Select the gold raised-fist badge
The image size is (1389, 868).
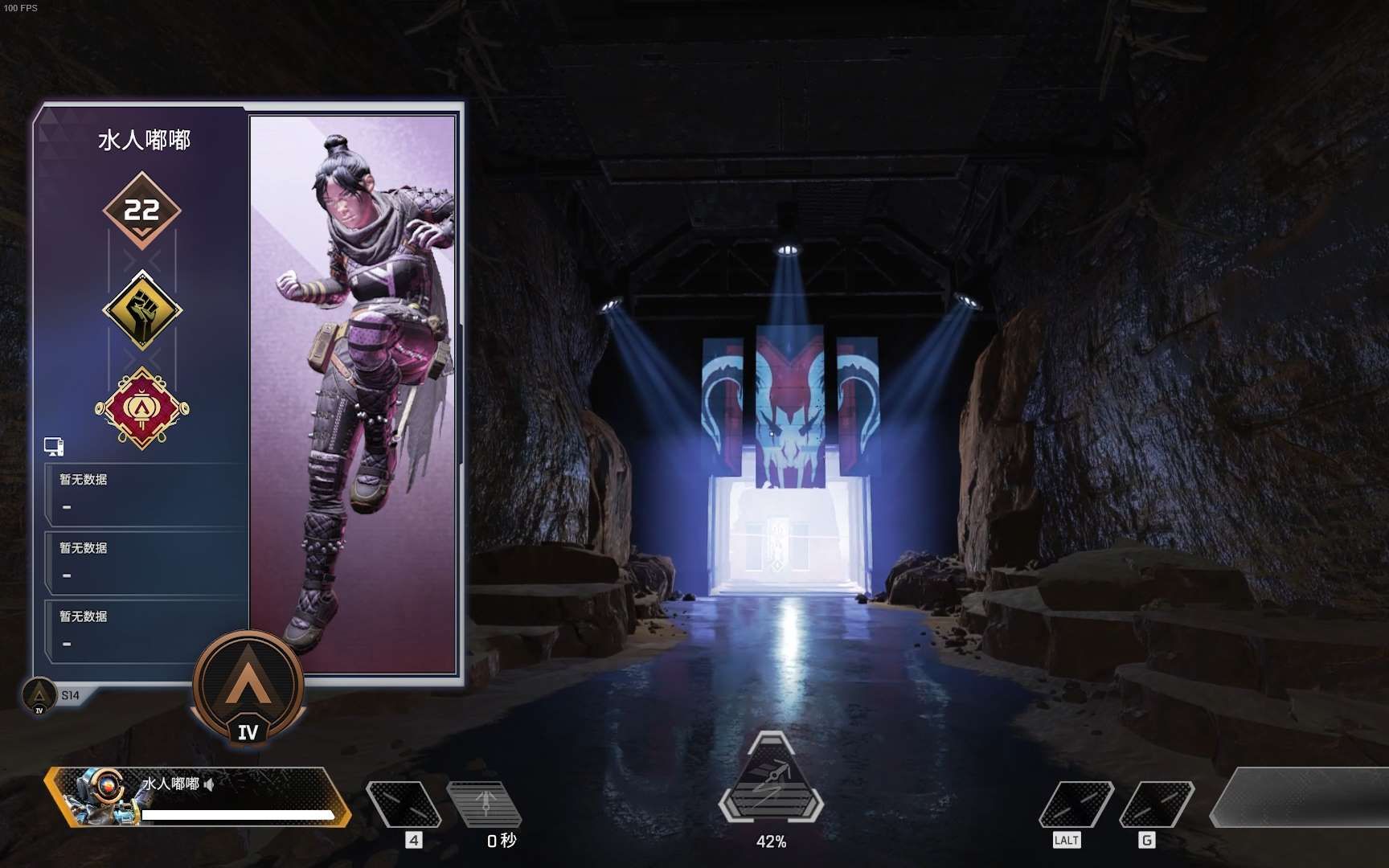[x=142, y=309]
